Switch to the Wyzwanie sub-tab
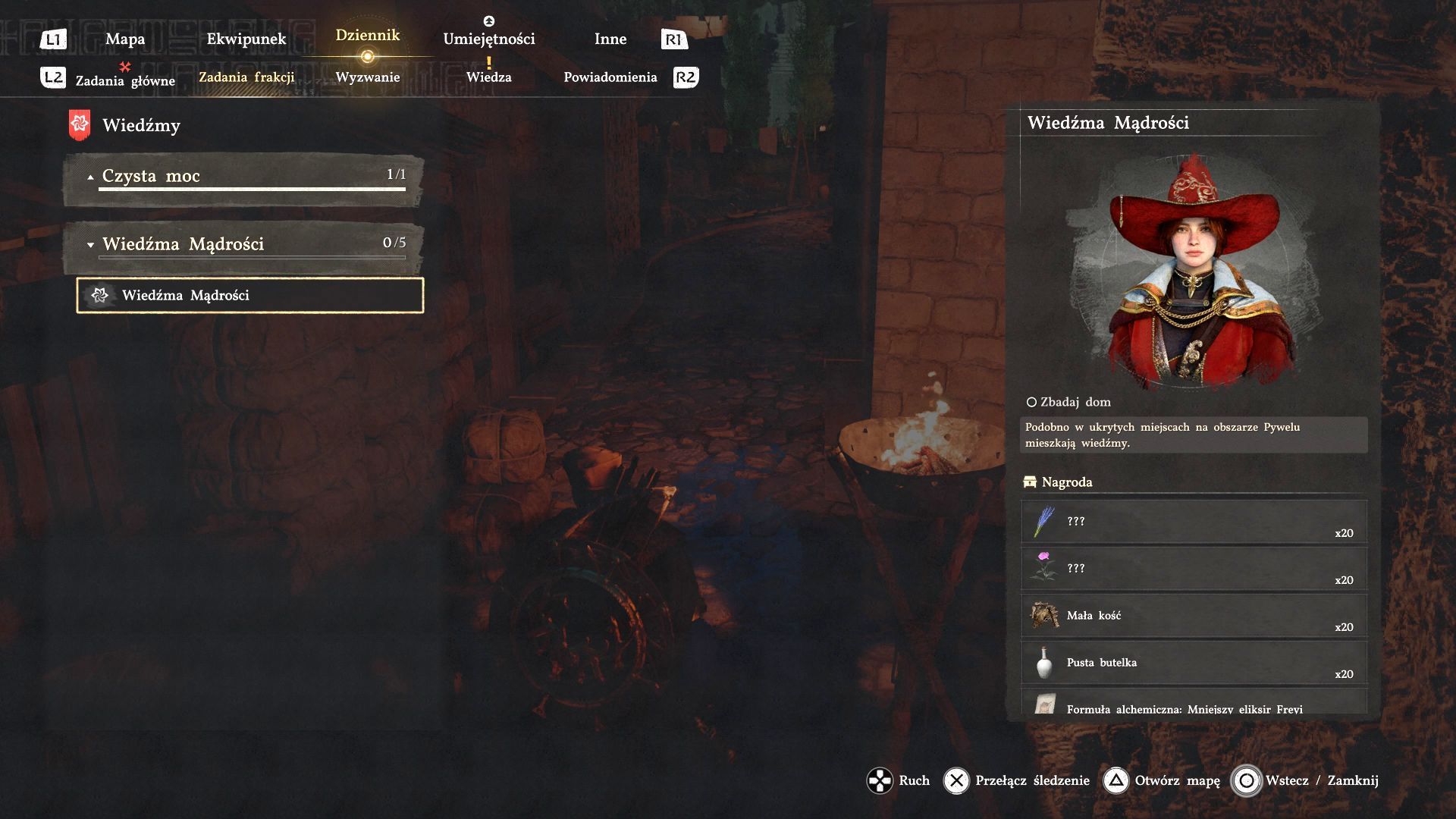The image size is (1456, 819). [368, 77]
